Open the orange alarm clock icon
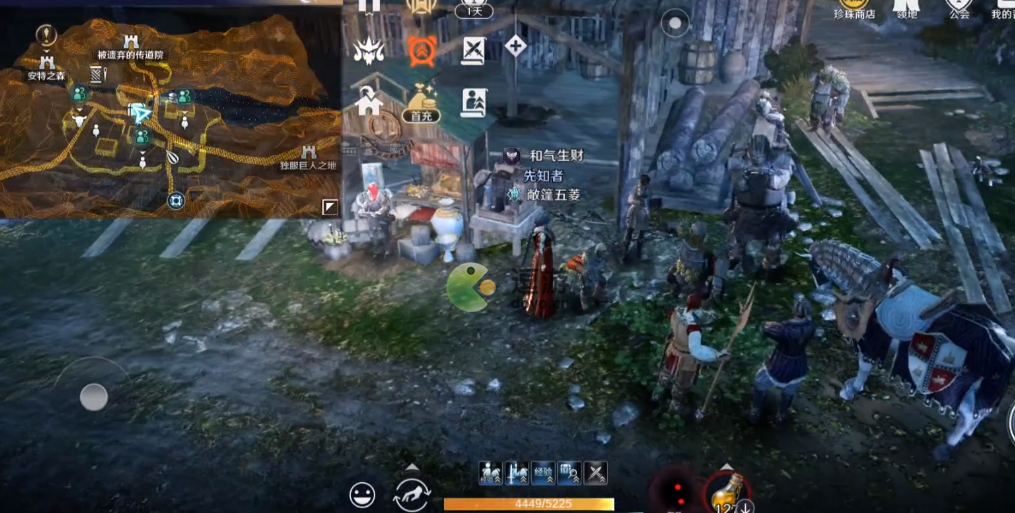Image resolution: width=1015 pixels, height=513 pixels. tap(421, 49)
